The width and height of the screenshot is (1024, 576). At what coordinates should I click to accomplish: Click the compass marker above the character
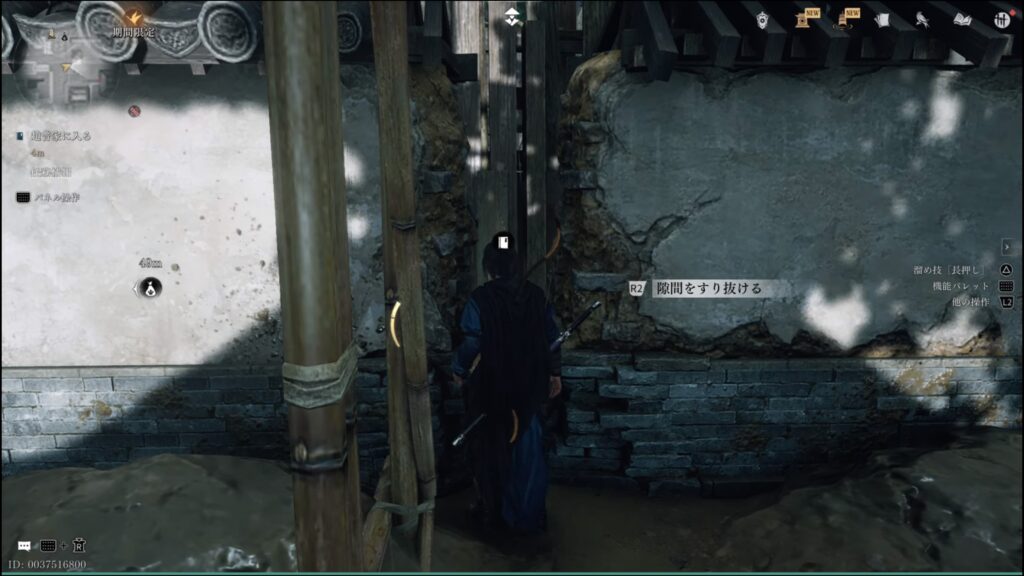coord(512,17)
